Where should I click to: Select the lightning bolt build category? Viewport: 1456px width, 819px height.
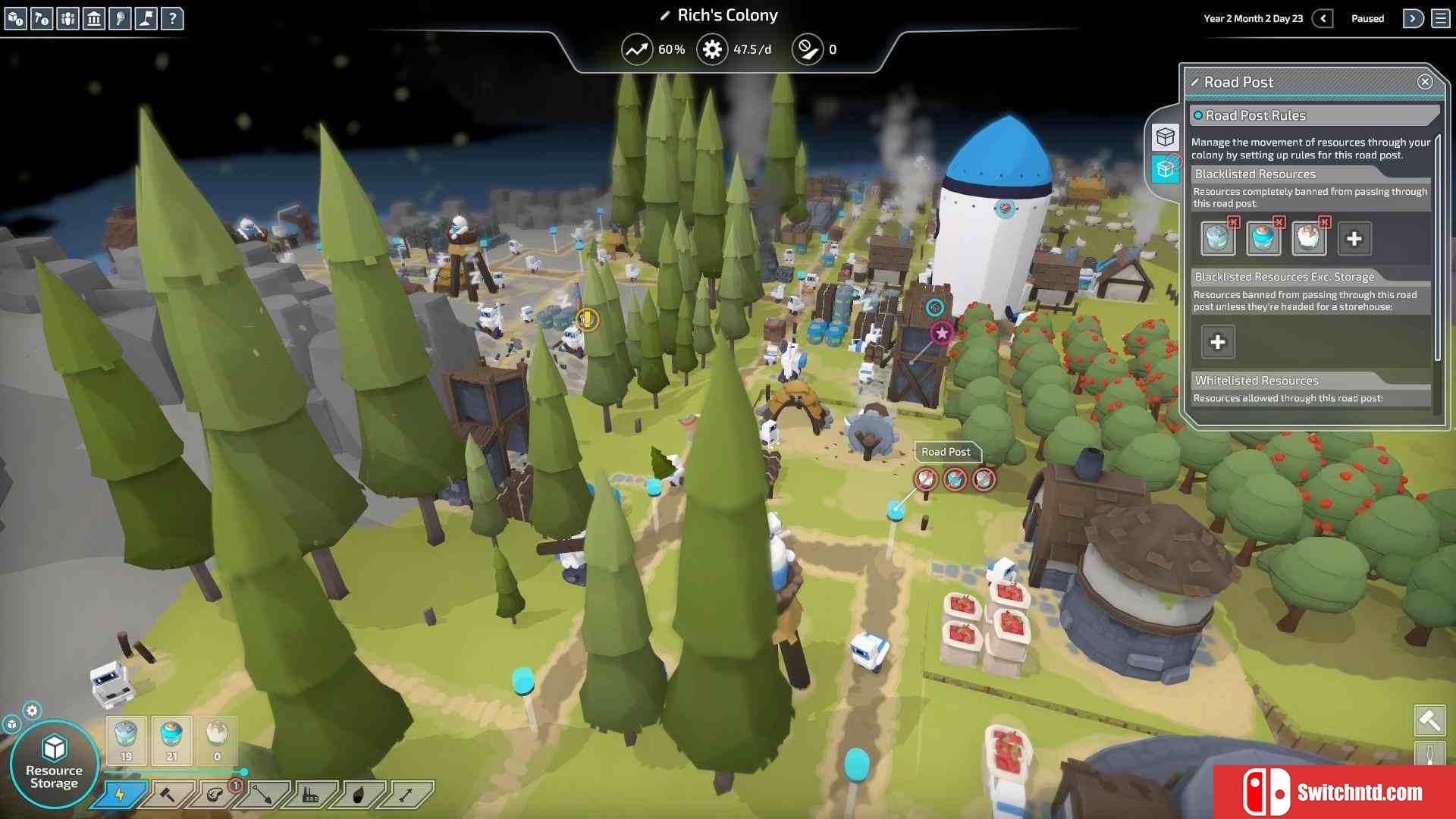tap(120, 795)
